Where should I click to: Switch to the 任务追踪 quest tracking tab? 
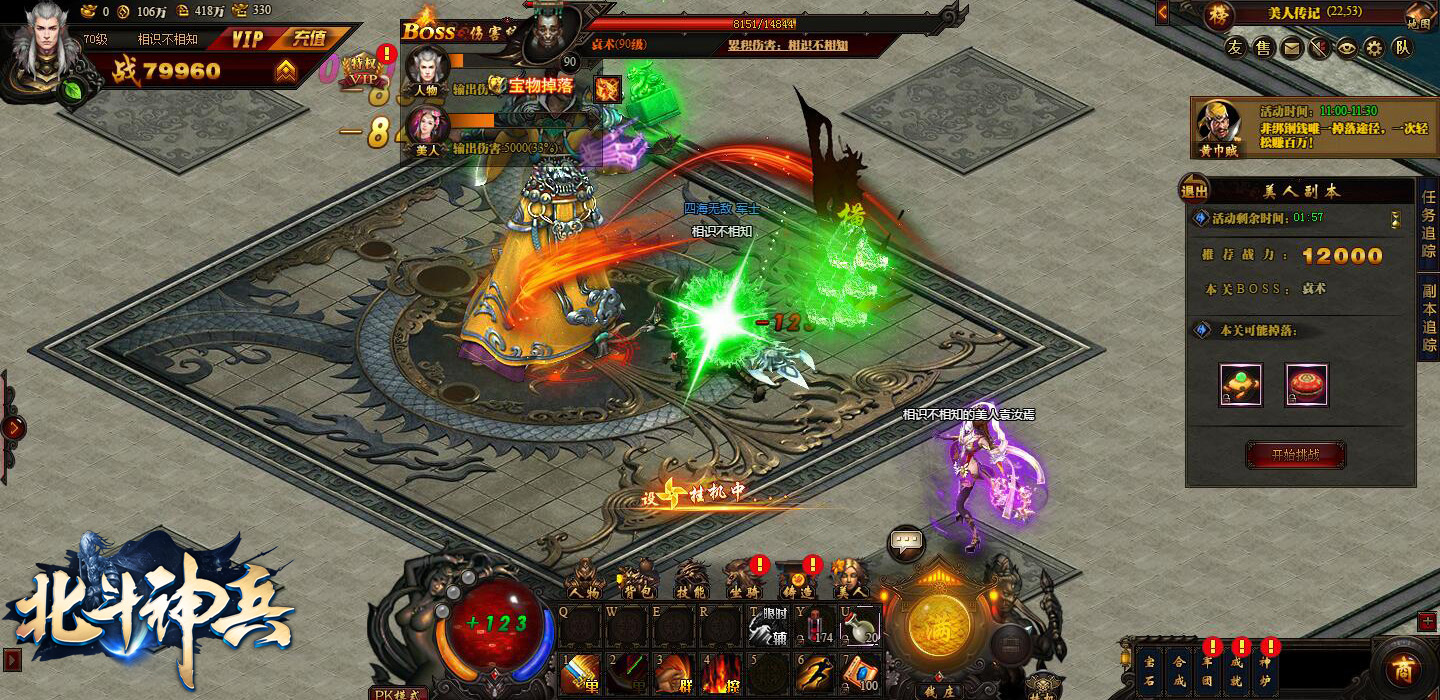point(1429,224)
